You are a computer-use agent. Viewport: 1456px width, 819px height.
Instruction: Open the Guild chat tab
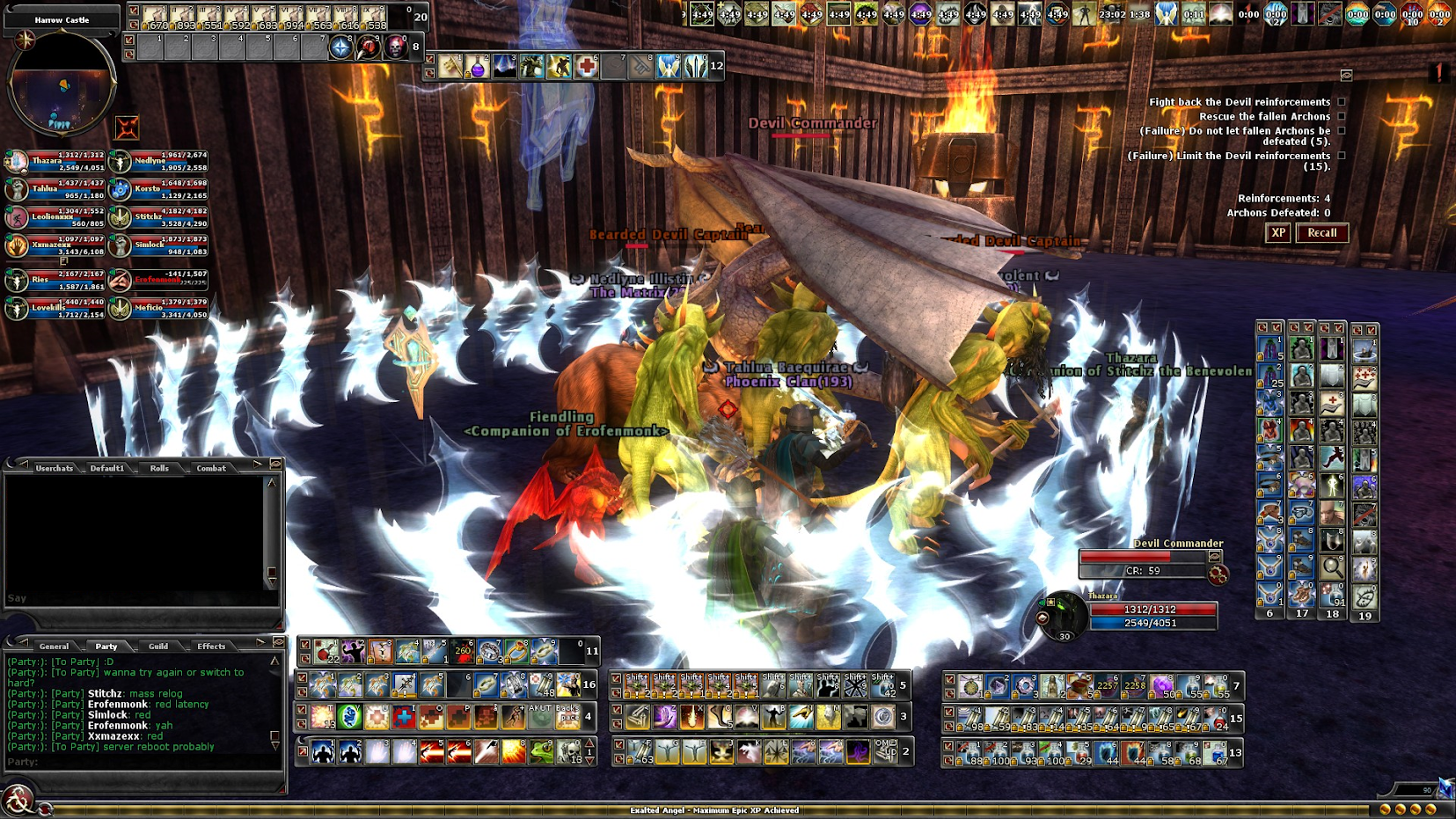[158, 646]
